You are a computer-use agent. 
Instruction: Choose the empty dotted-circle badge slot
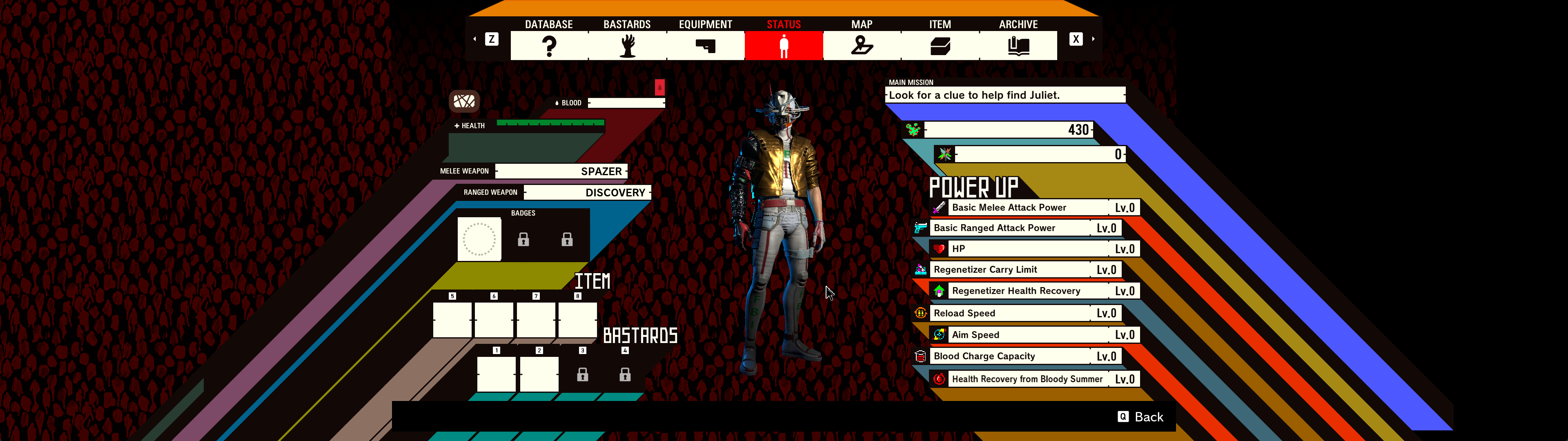click(479, 239)
